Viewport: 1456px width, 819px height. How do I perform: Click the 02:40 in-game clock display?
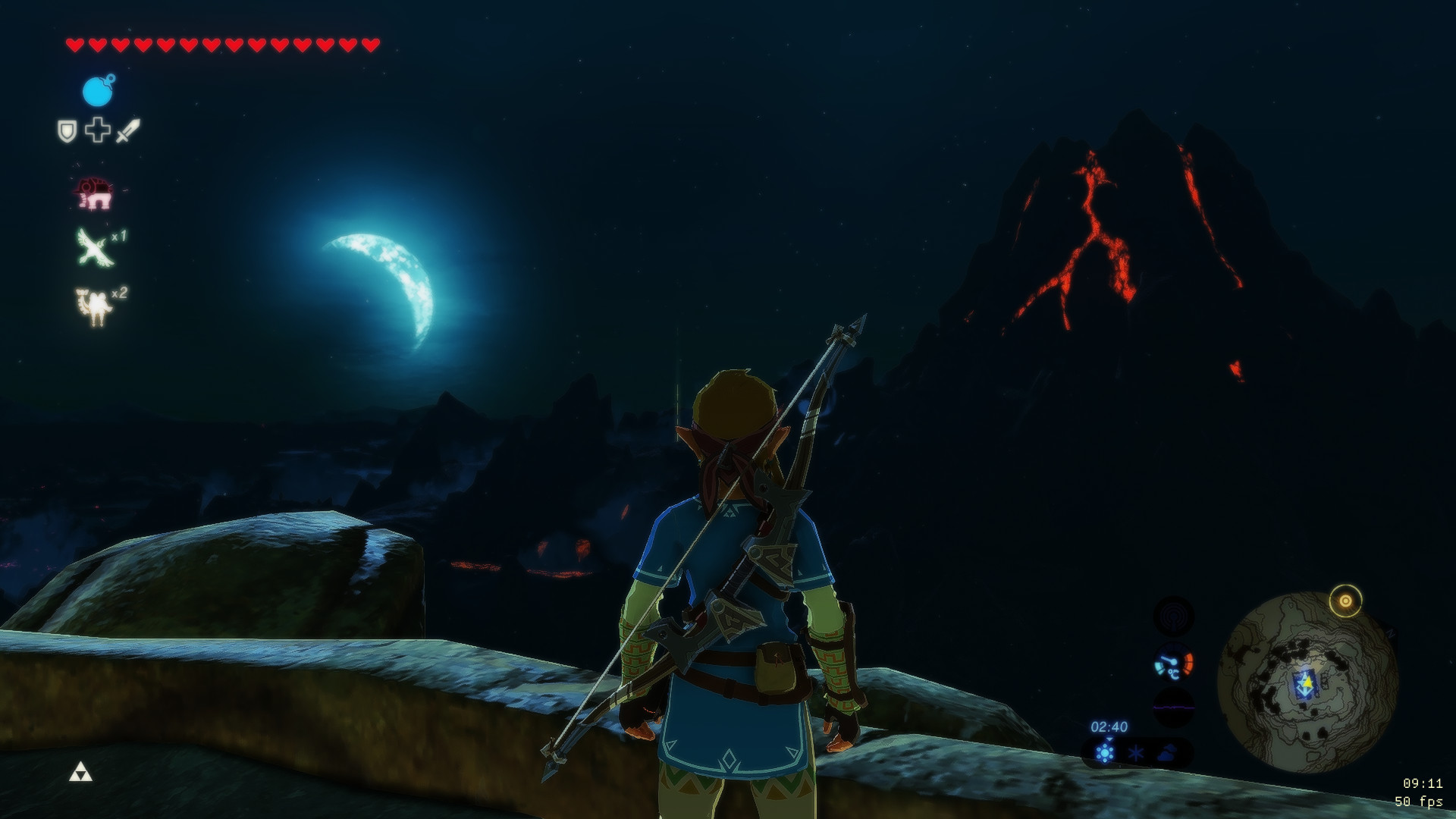tap(1110, 725)
